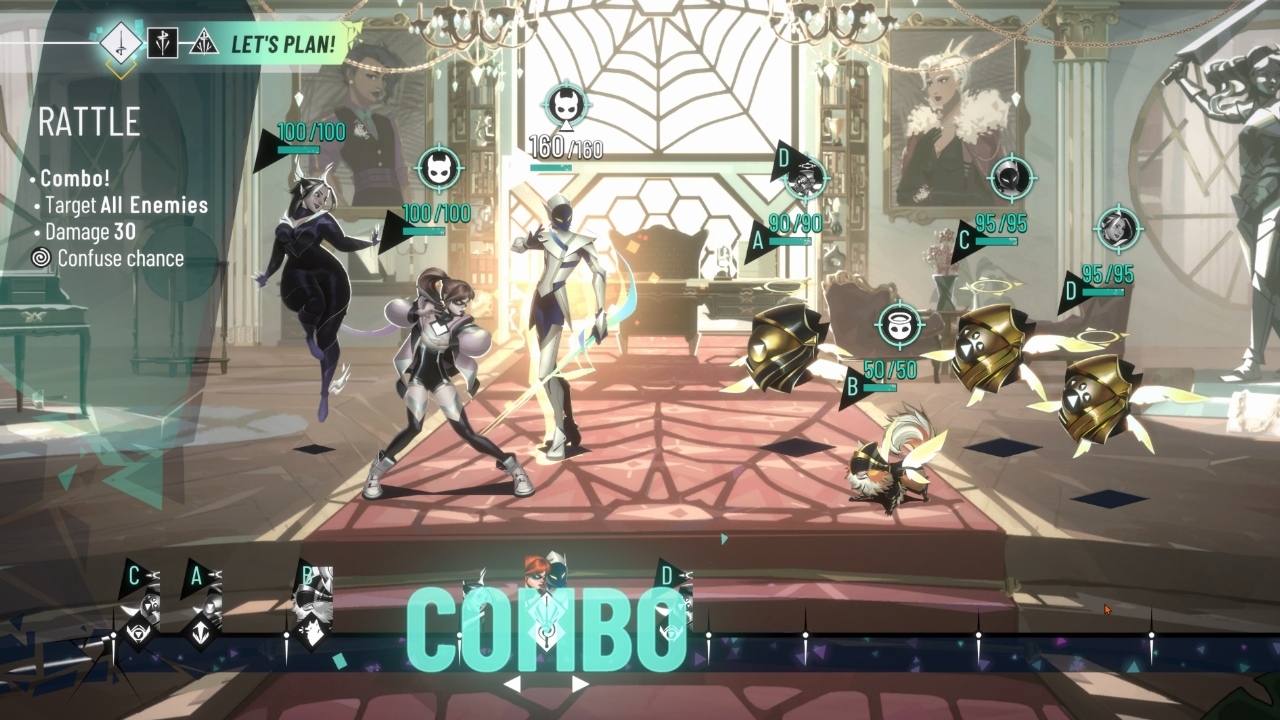Click the cat-skull targeting reticle above the white fighter
1280x720 pixels.
click(x=566, y=104)
